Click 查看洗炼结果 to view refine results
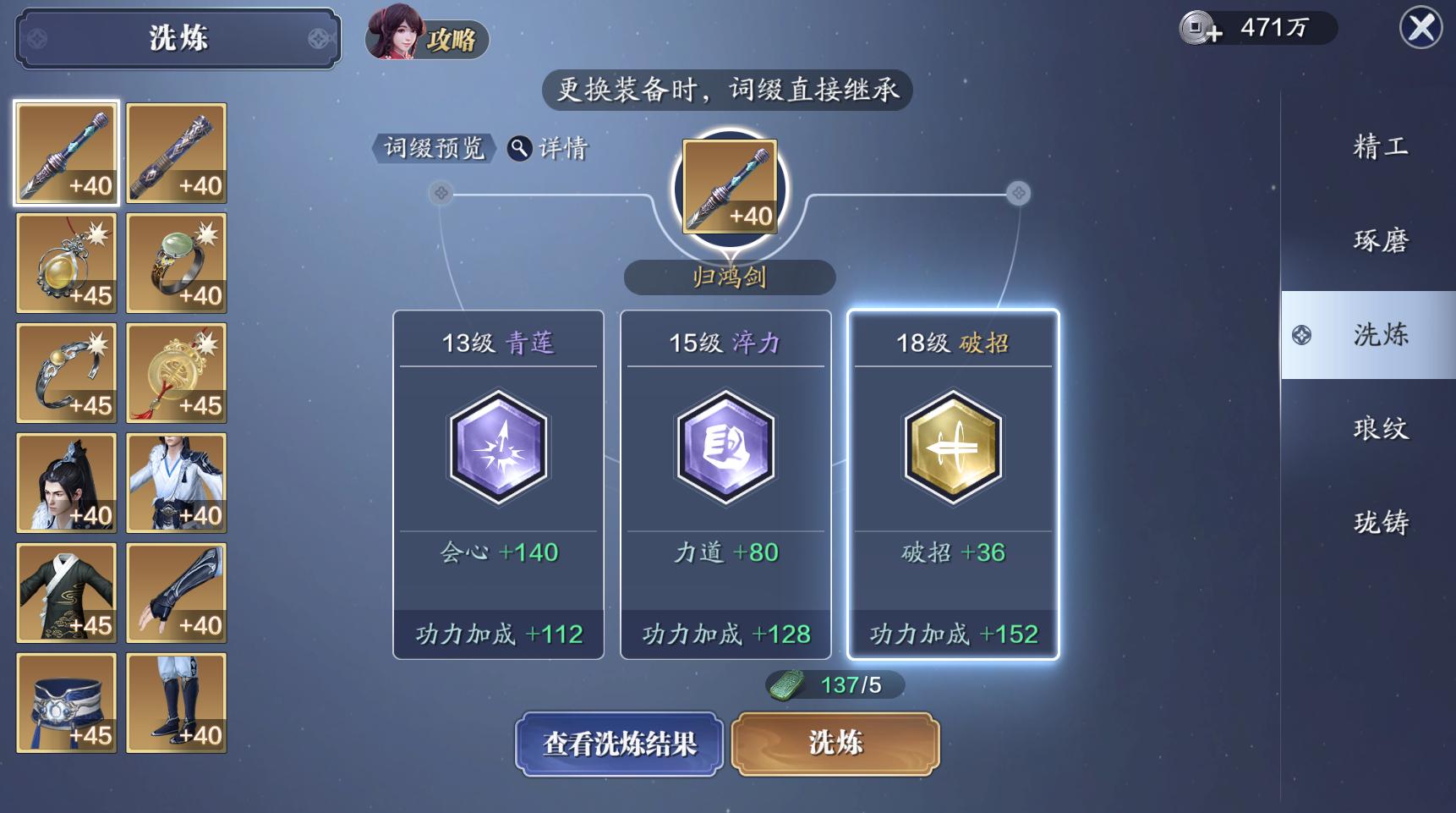Viewport: 1456px width, 813px height. [x=619, y=743]
